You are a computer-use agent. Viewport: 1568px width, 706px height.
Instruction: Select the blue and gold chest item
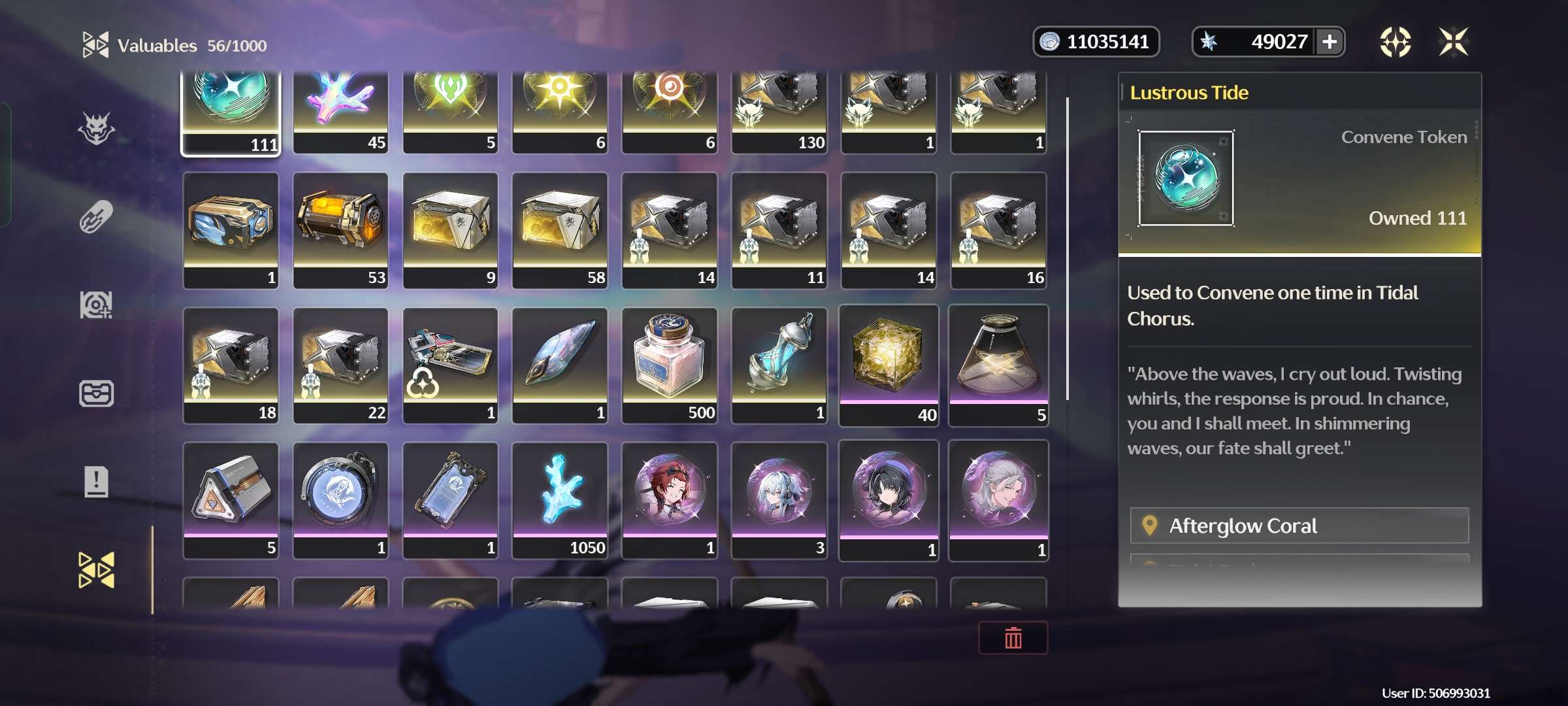(x=231, y=230)
